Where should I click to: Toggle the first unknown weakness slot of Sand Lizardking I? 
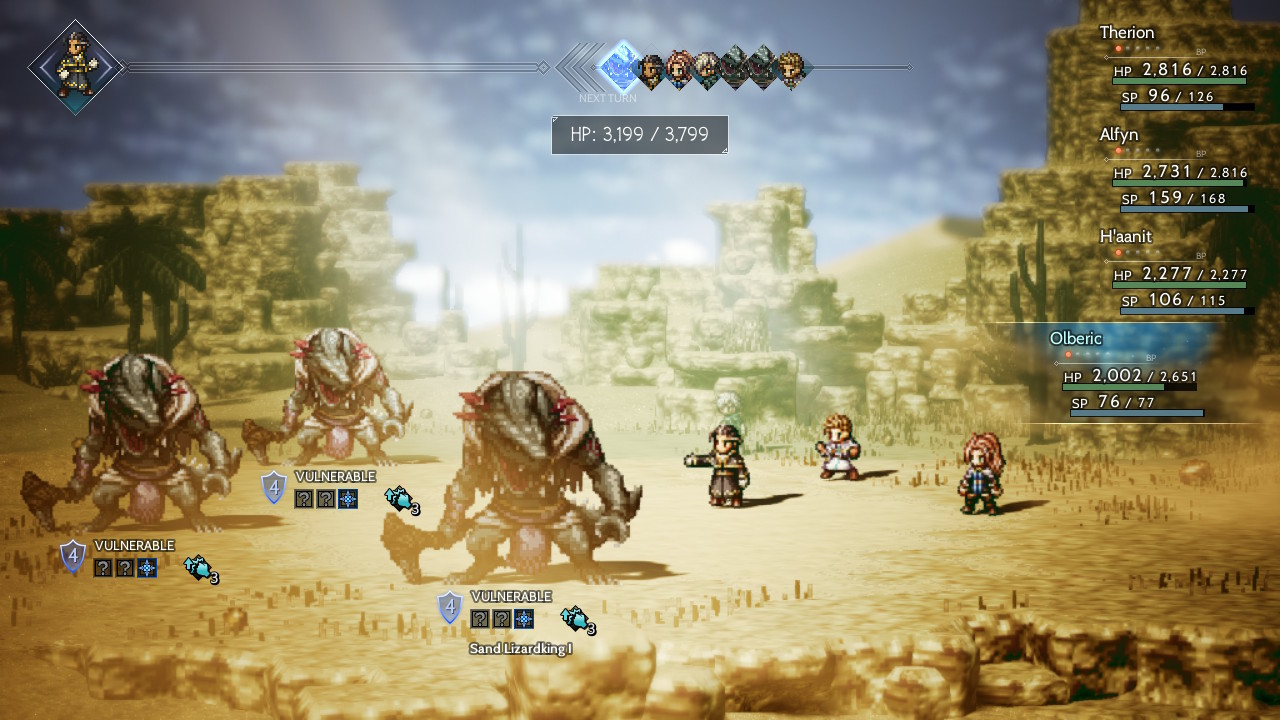coord(478,618)
